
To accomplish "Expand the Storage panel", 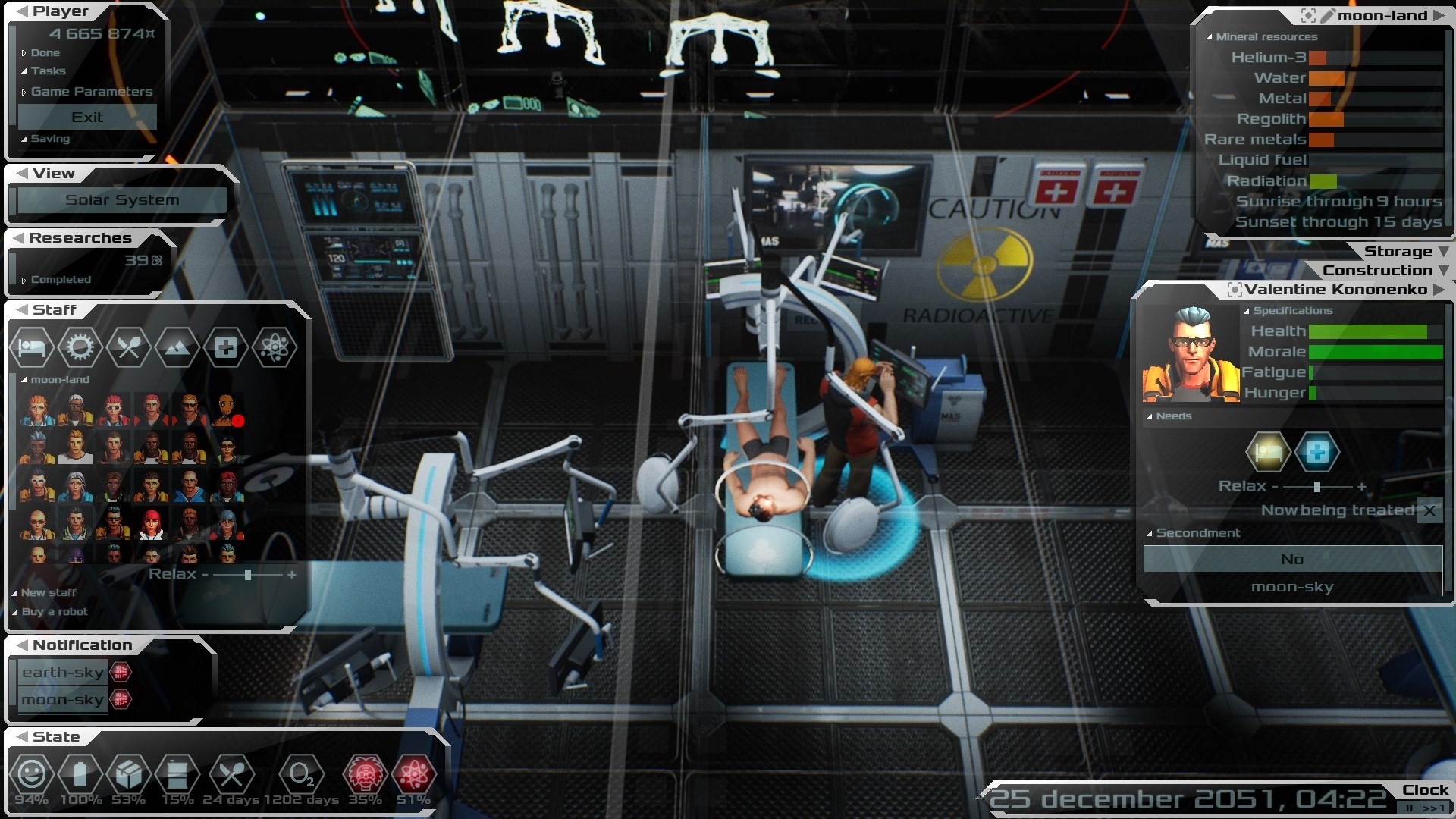I will [x=1398, y=252].
